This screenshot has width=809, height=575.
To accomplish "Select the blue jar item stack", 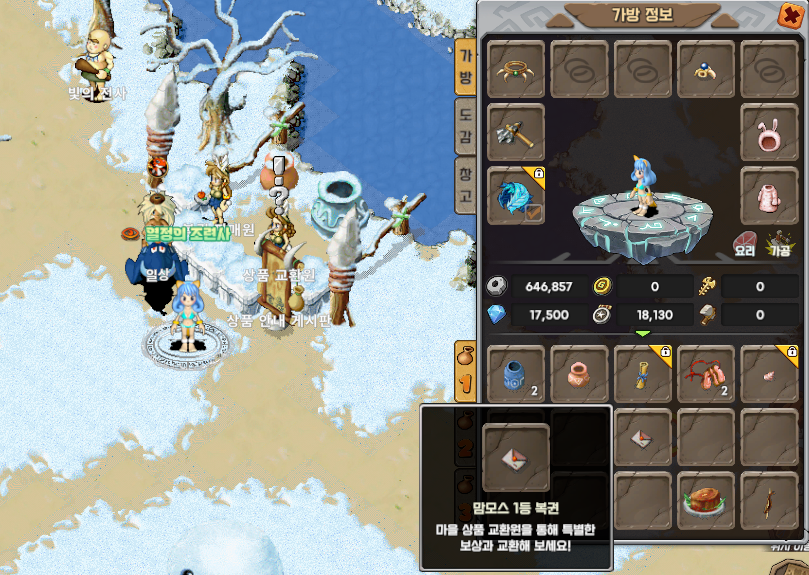I will click(516, 374).
